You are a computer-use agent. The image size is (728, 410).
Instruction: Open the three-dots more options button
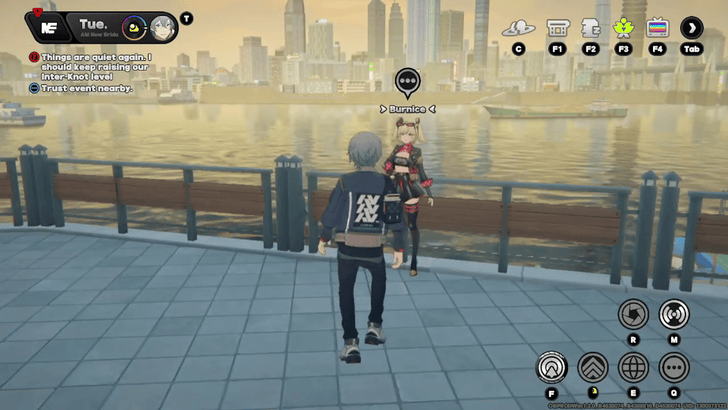(x=674, y=368)
